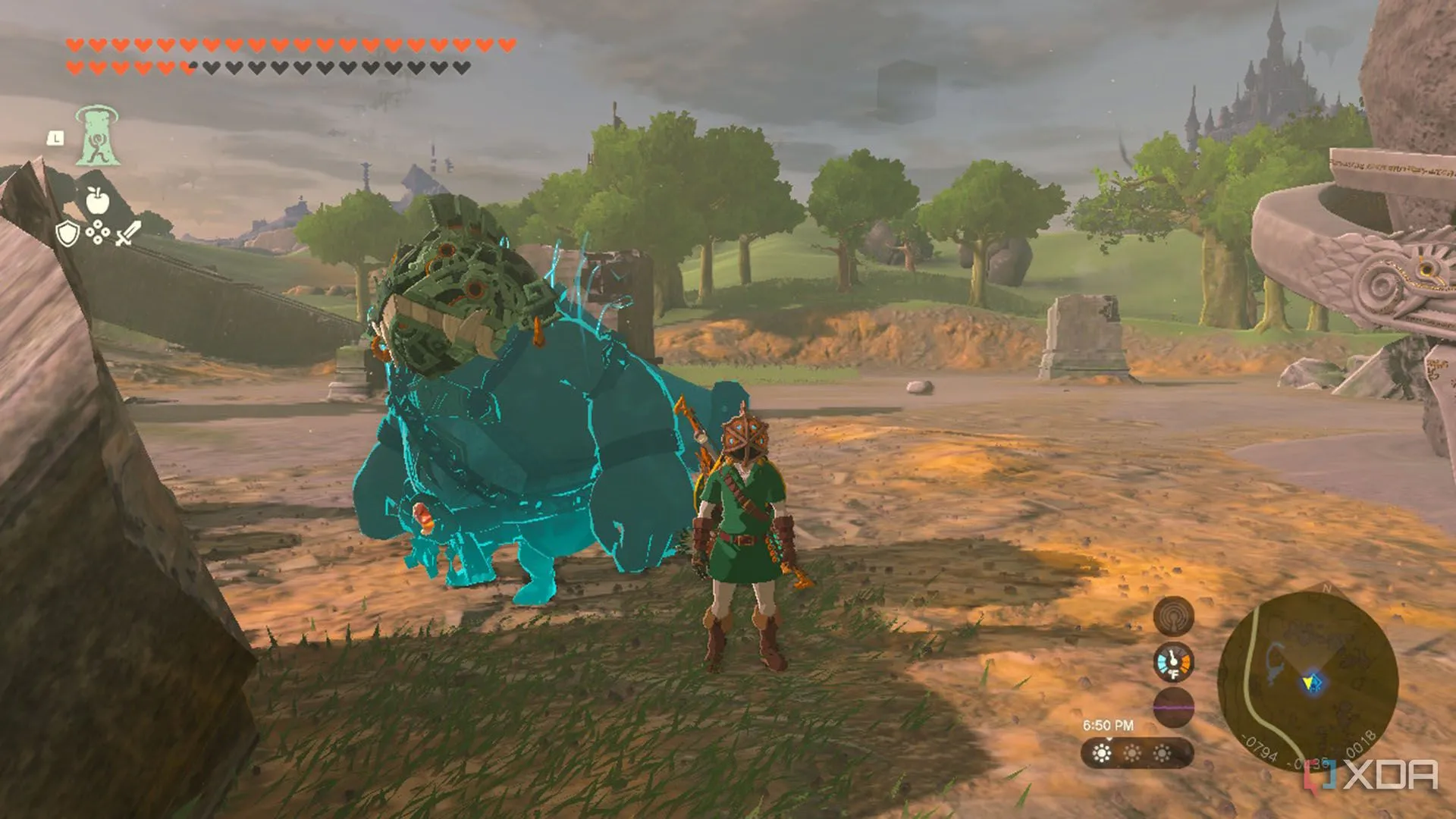Click the noise meter with purple line
The width and height of the screenshot is (1456, 819).
pyautogui.click(x=1173, y=707)
